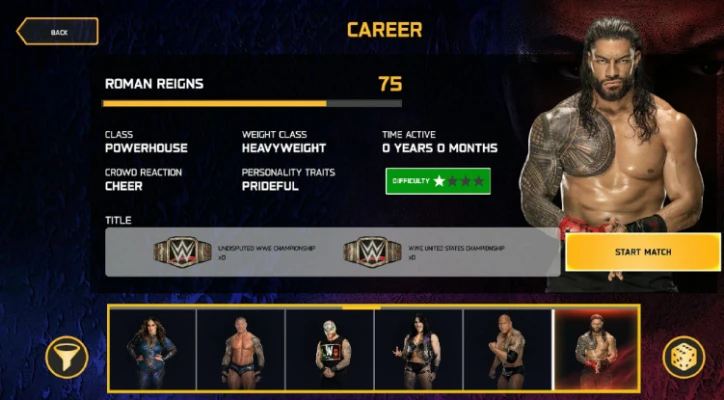
Task: Click the WWE United States Championship belt
Action: 372,251
